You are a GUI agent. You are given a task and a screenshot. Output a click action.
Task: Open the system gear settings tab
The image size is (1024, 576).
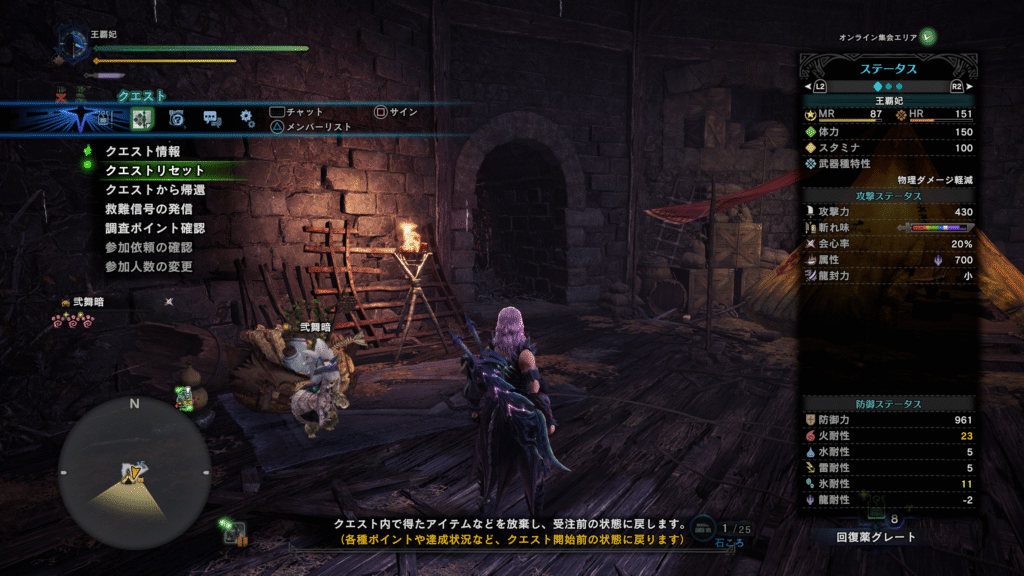247,119
